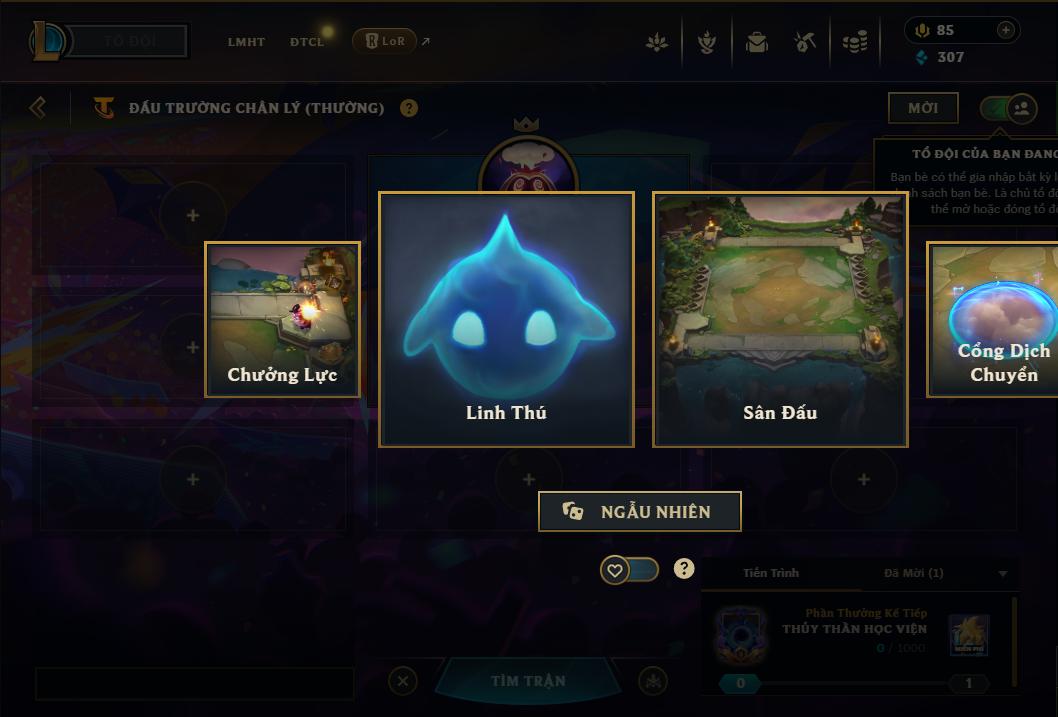Open the game mode help question mark

409,108
